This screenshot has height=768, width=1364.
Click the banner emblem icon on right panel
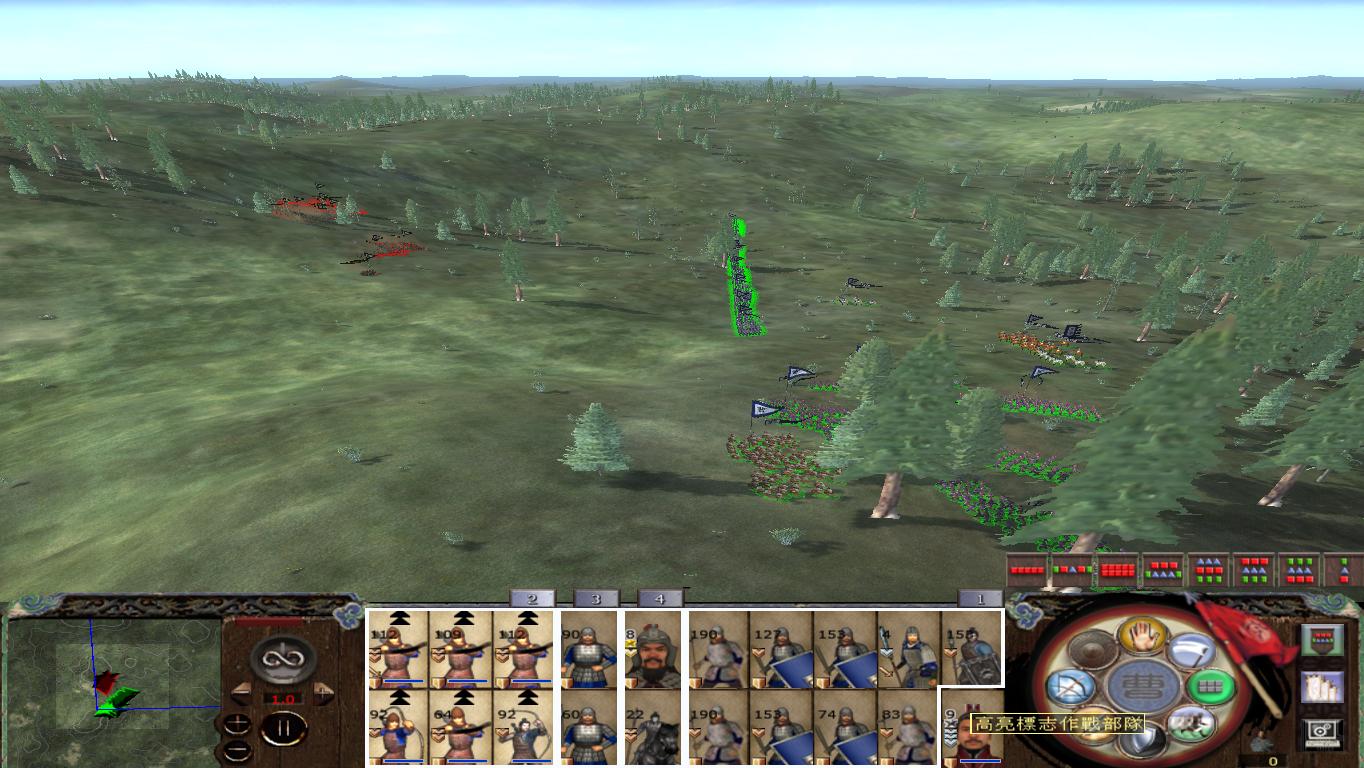tap(1322, 640)
